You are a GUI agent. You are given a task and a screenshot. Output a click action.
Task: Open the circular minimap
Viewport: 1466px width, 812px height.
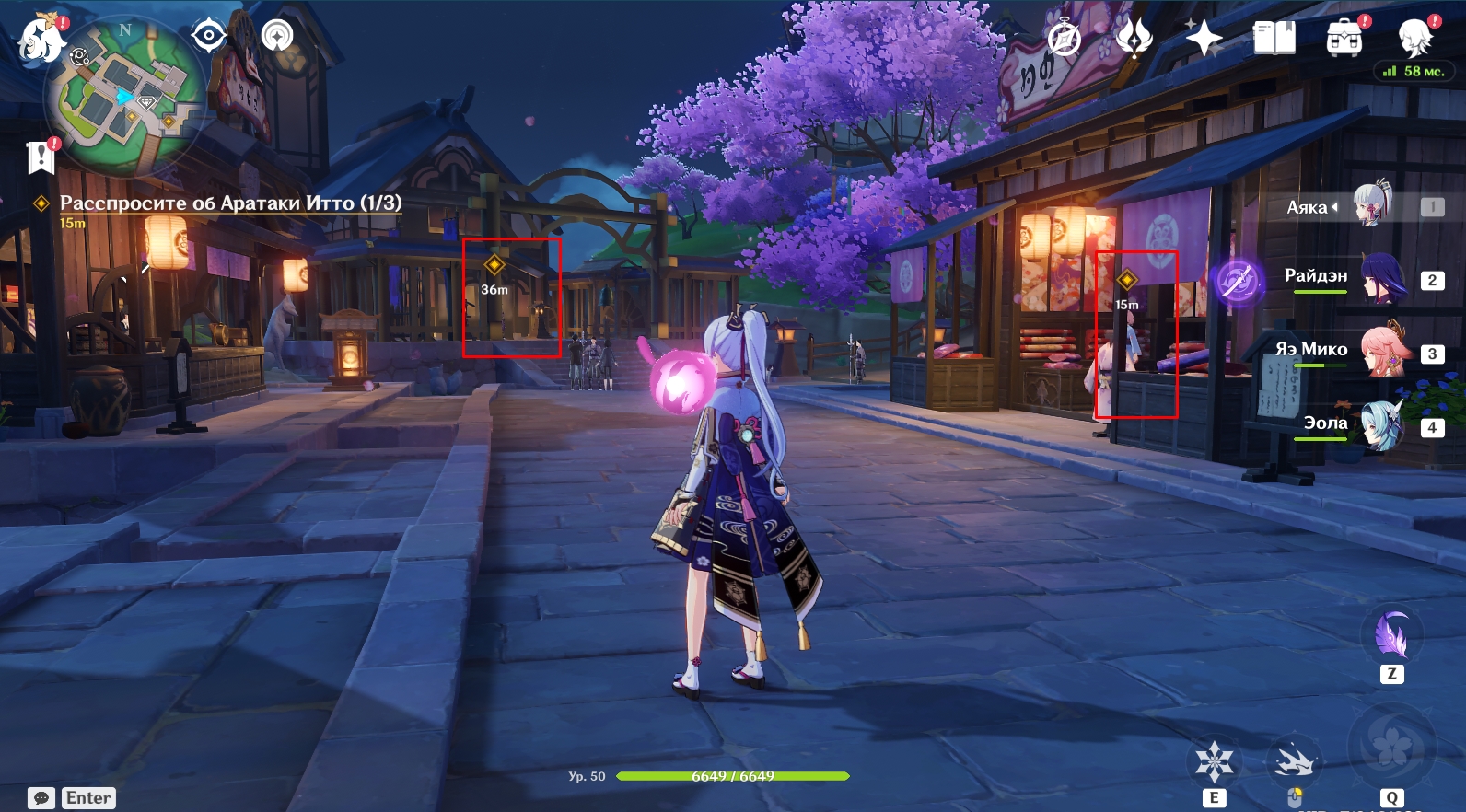click(125, 97)
